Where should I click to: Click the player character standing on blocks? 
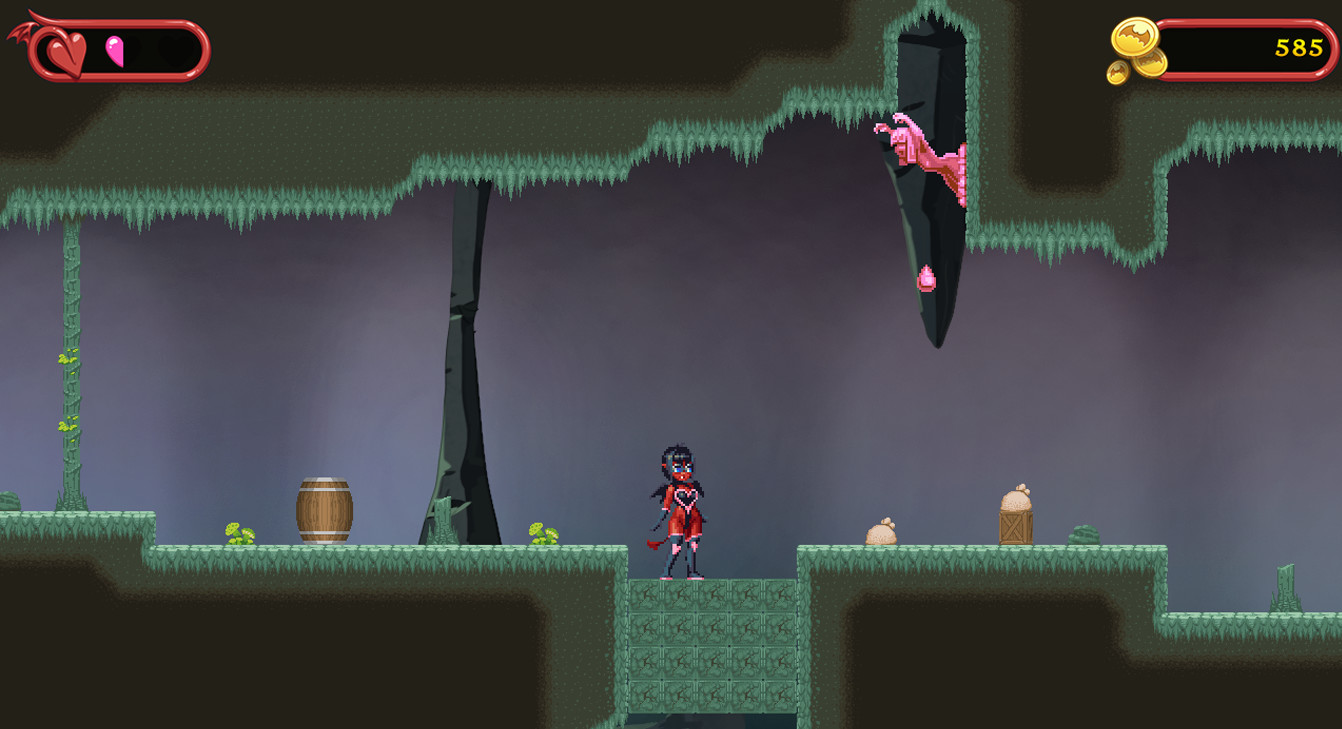pos(680,510)
